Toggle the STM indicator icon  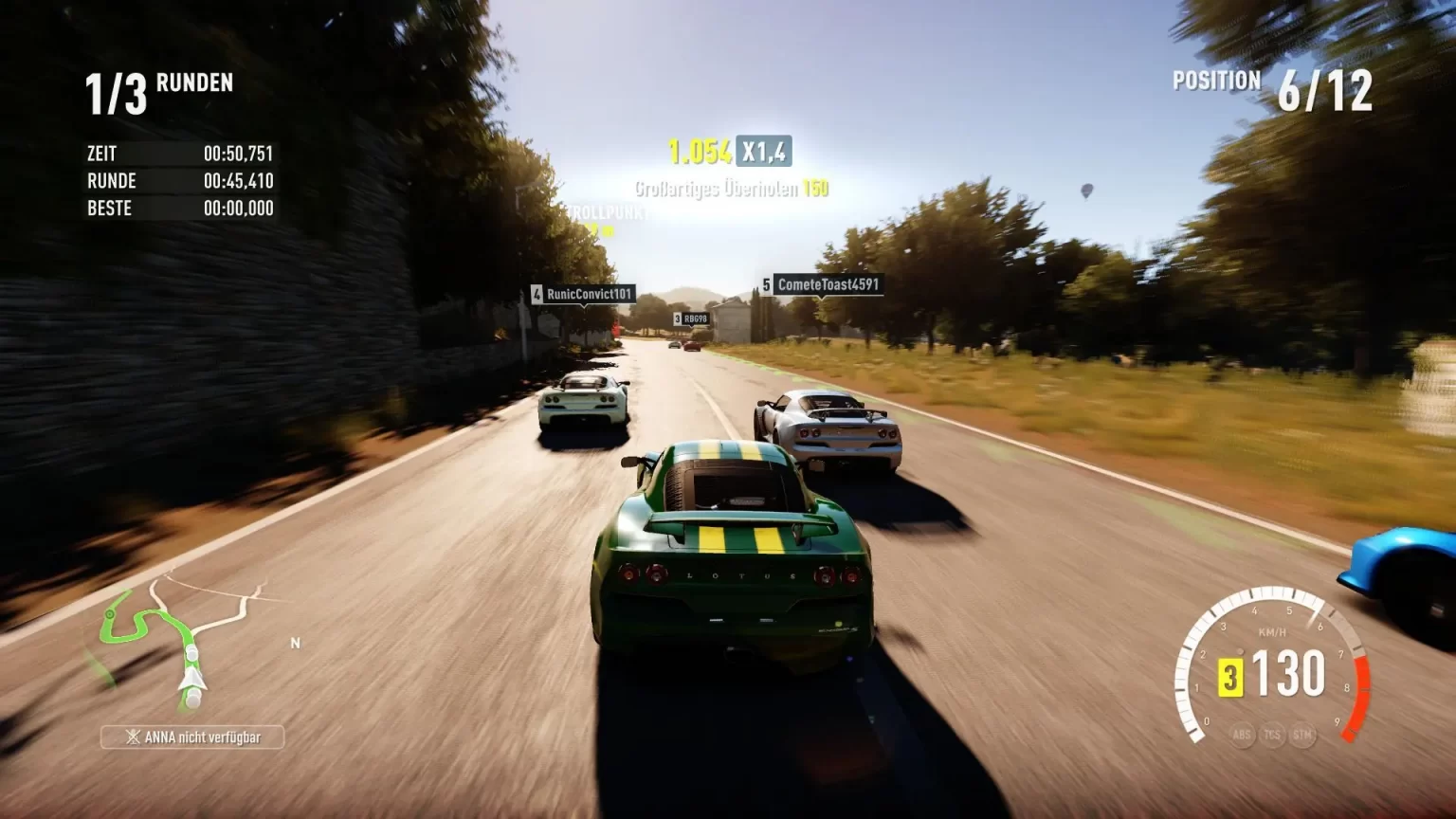(1302, 735)
